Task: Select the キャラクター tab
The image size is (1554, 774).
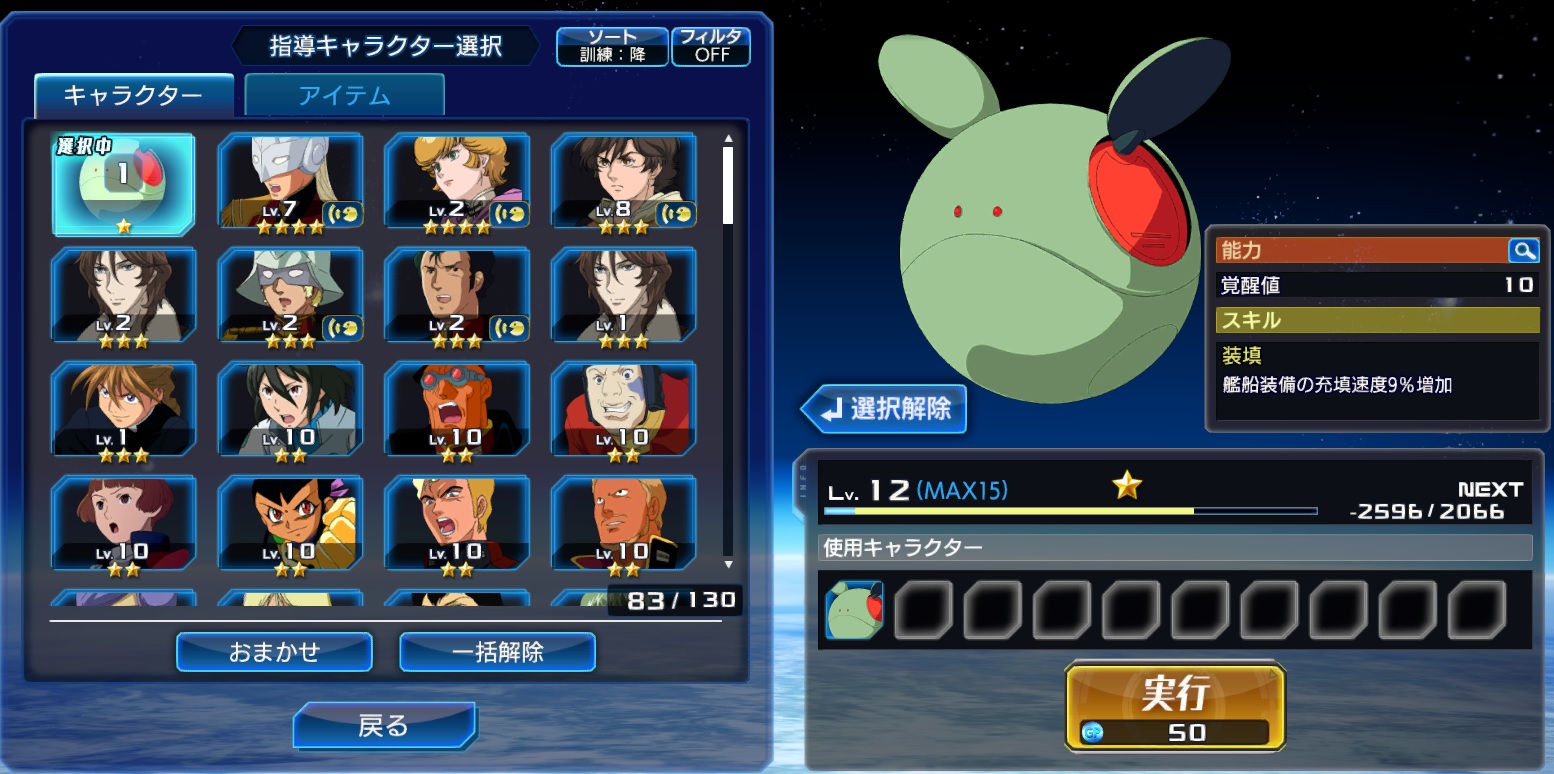Action: pos(133,96)
